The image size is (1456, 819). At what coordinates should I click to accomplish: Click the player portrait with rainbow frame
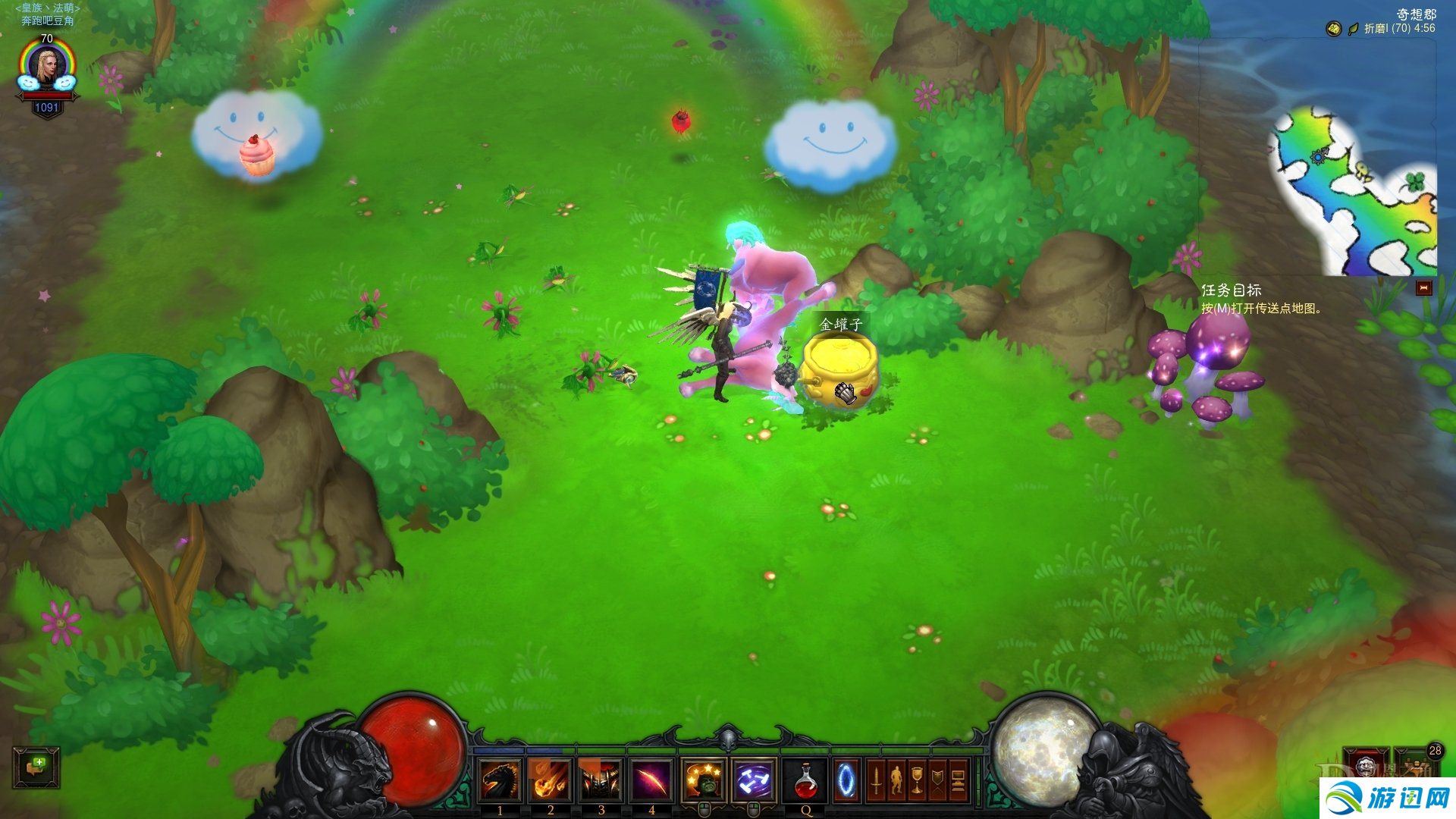(x=47, y=67)
